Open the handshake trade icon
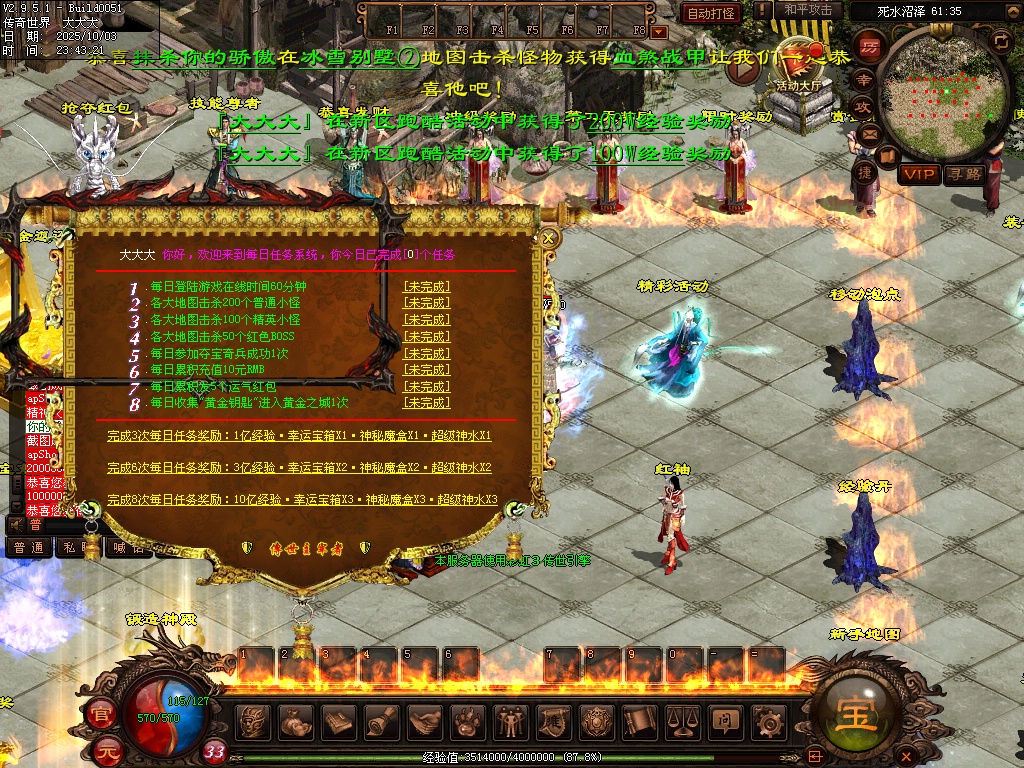Viewport: 1024px width, 768px height. pyautogui.click(x=424, y=720)
